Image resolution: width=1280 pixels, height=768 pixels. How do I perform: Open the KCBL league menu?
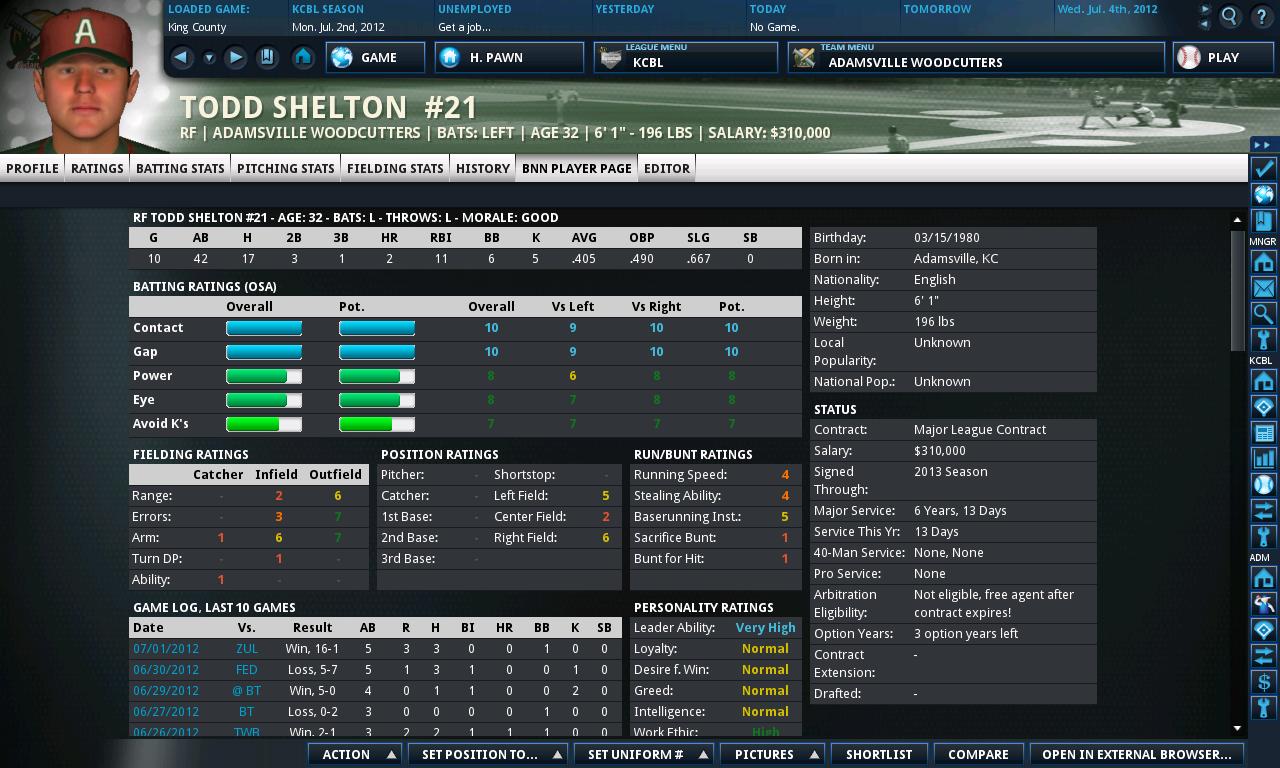(x=685, y=58)
